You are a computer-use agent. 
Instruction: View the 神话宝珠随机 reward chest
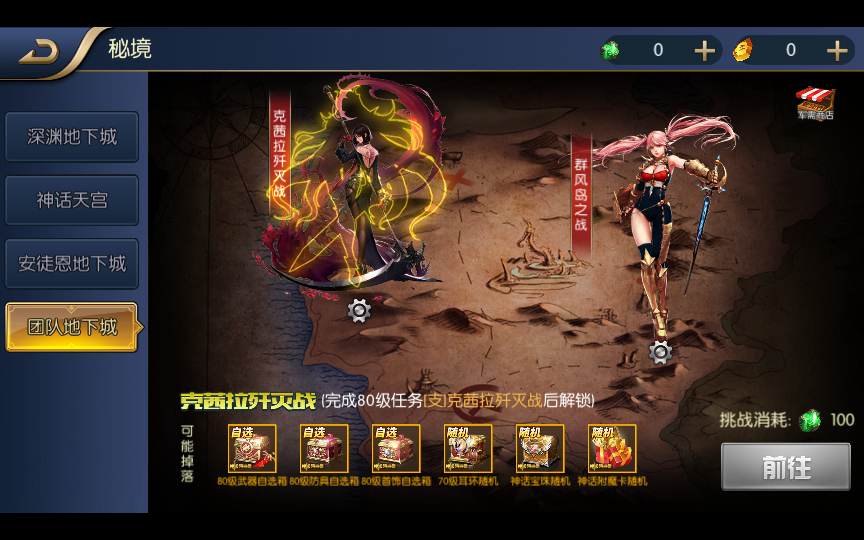tap(541, 449)
